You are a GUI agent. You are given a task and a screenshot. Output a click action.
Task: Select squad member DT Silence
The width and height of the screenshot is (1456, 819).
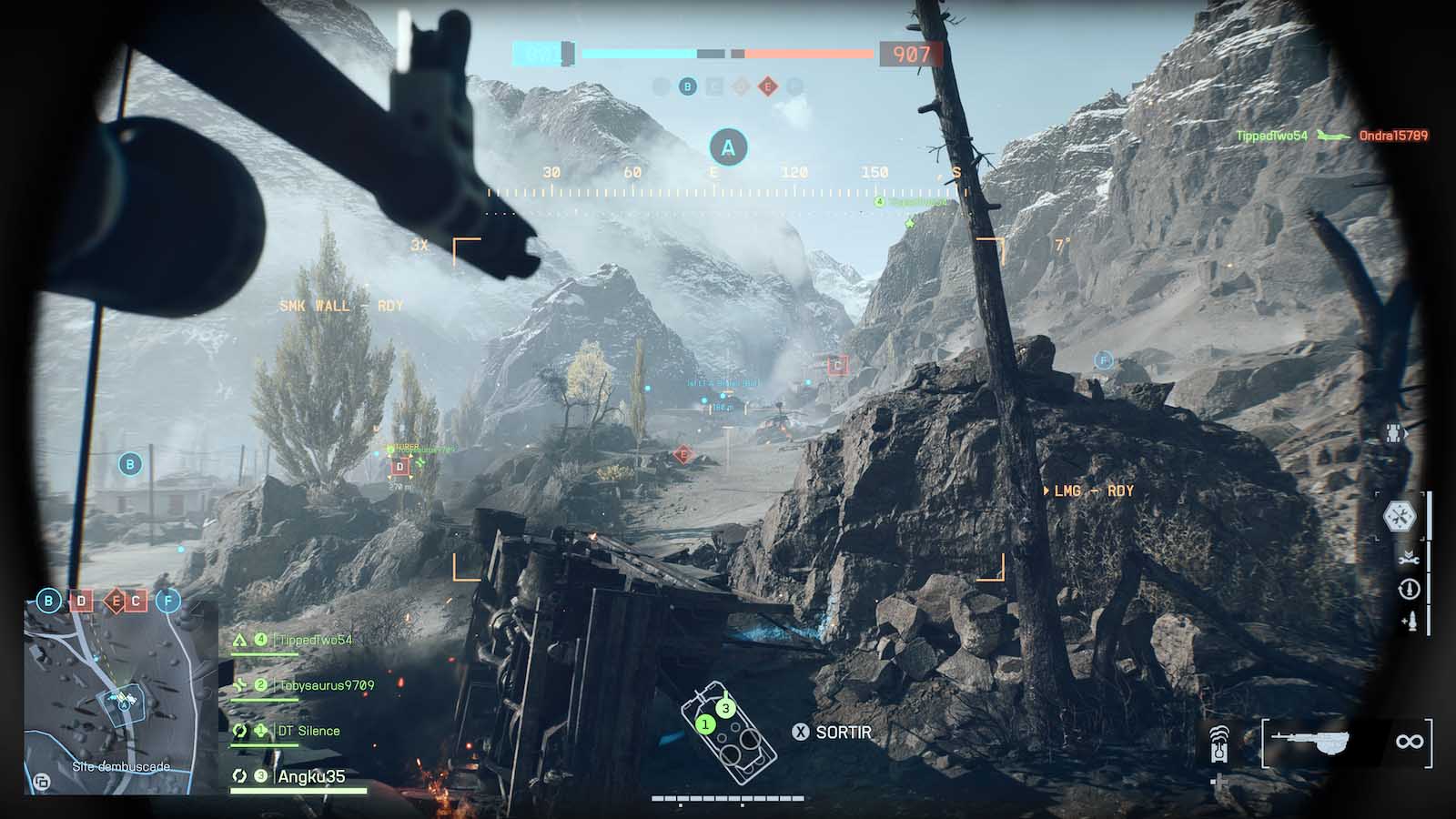[x=308, y=731]
